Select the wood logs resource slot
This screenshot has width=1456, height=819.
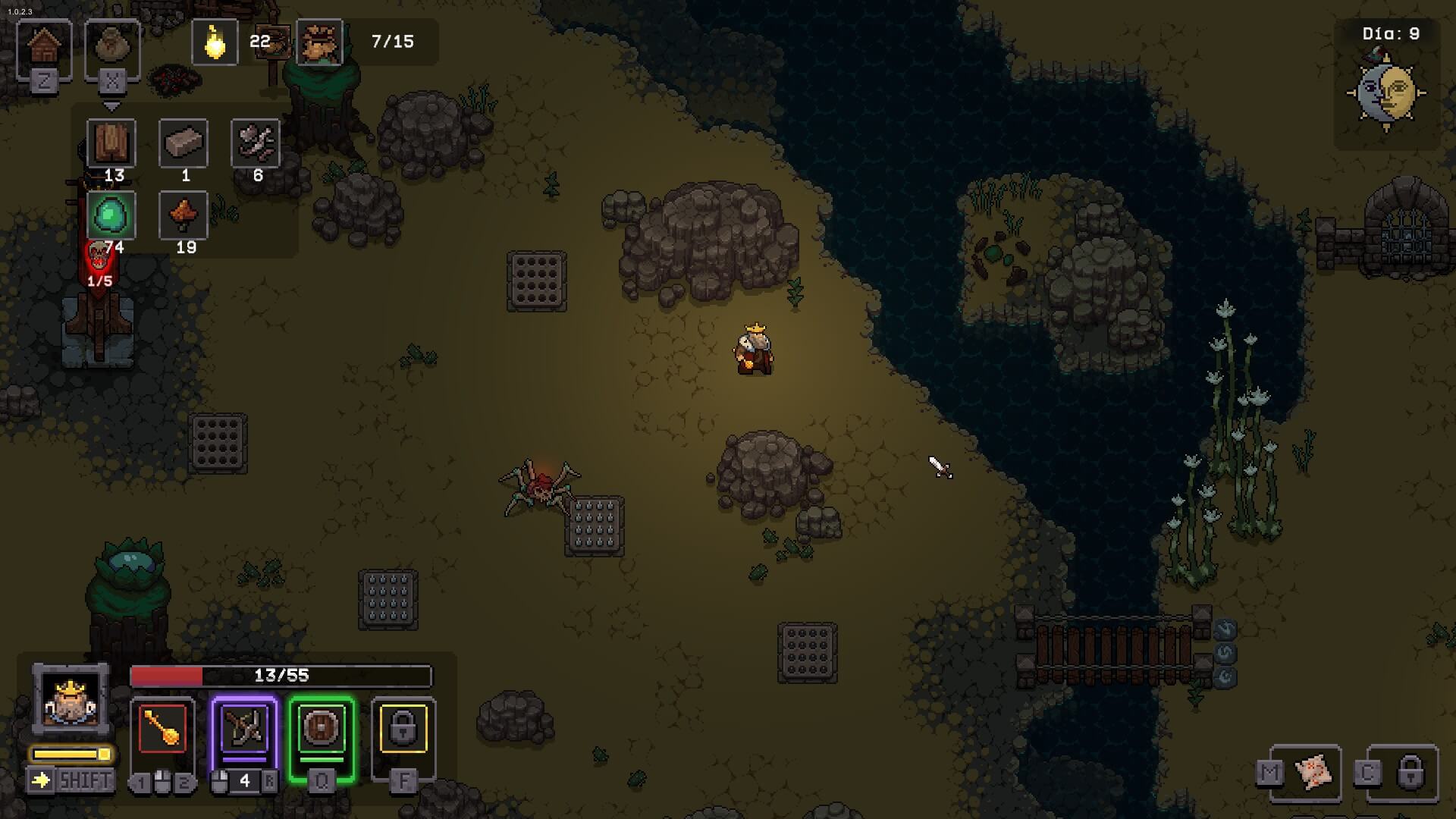point(111,143)
